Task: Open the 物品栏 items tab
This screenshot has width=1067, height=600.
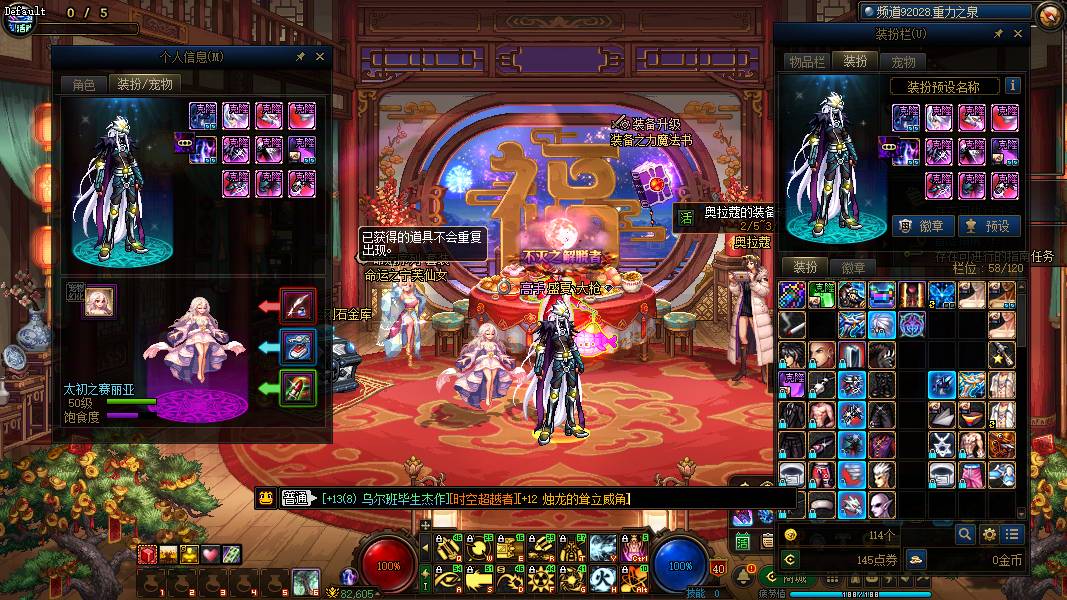Action: tap(808, 62)
